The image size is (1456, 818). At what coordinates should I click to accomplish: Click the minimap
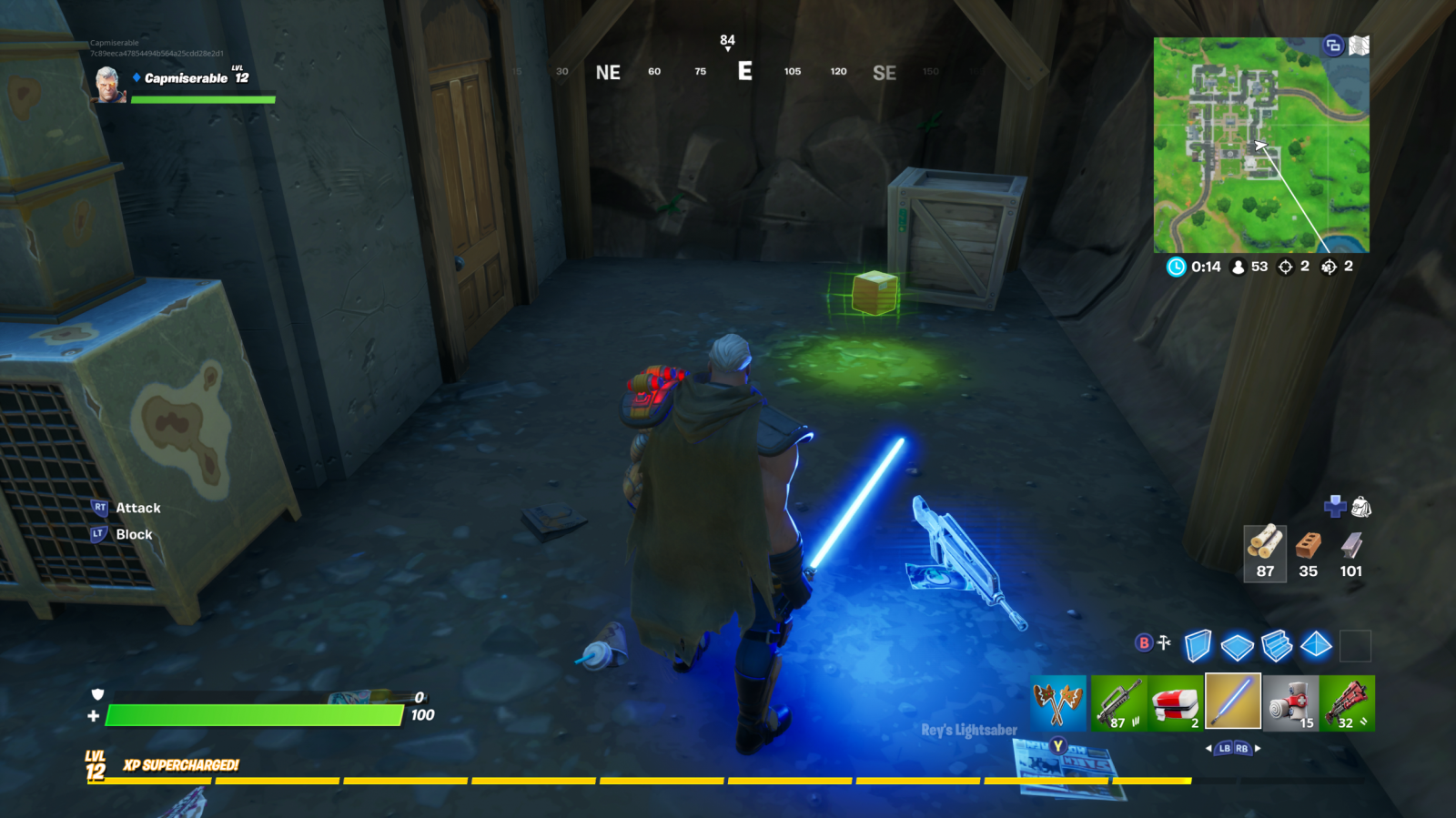coord(1261,146)
